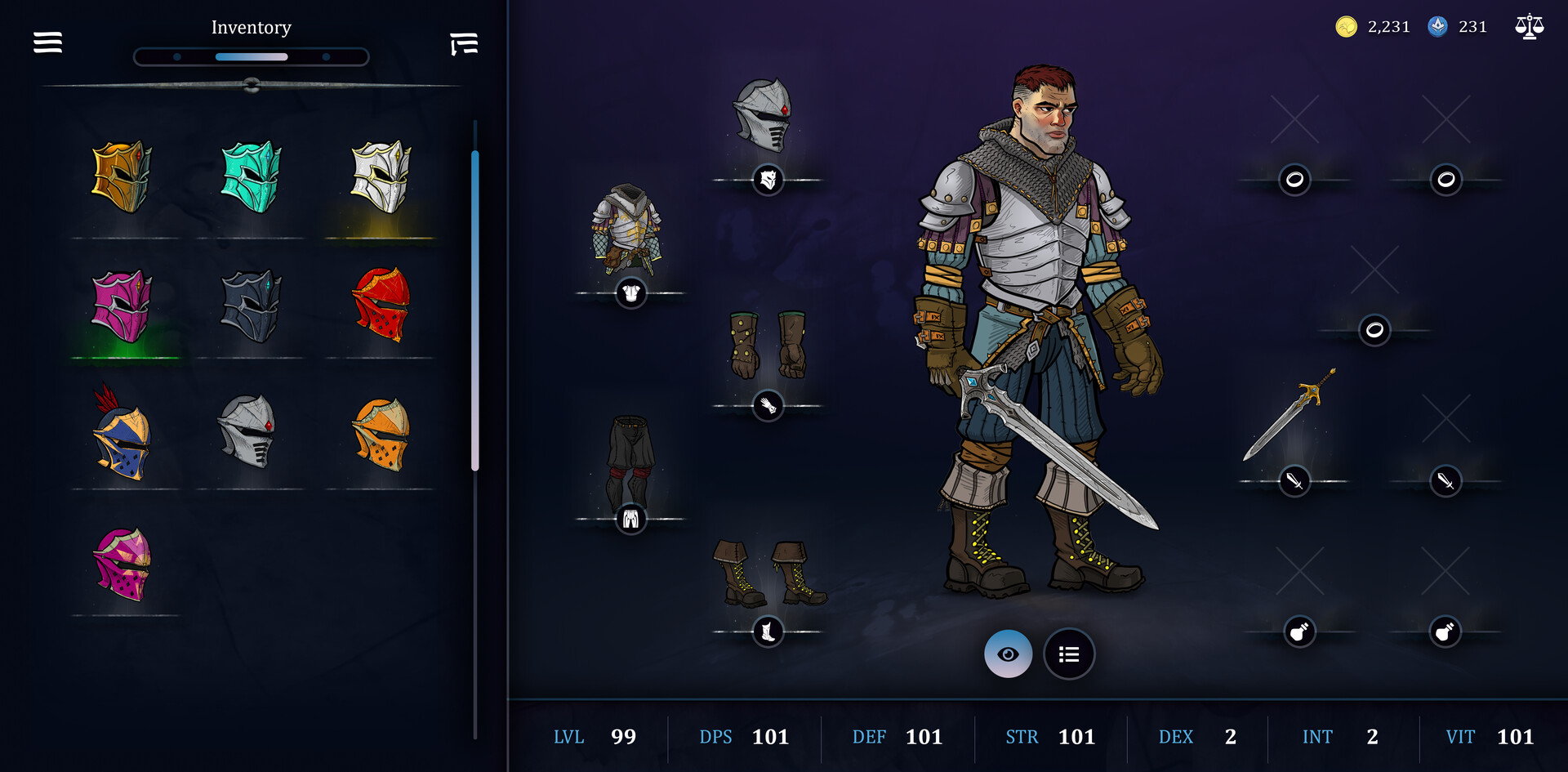Select the equipped sword slot
Screen dimensions: 1568x772
pos(1296,482)
